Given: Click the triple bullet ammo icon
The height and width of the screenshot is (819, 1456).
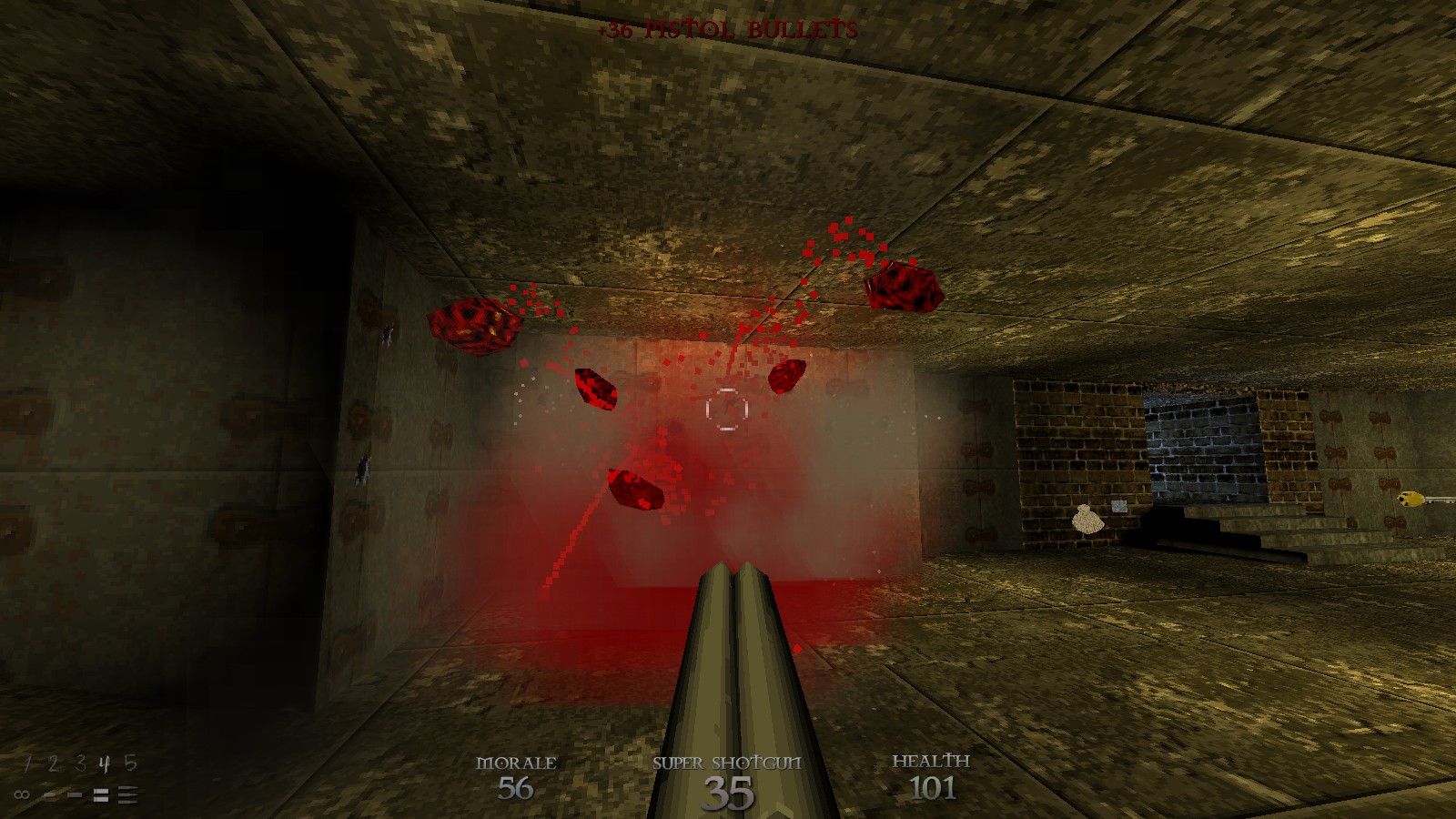Looking at the screenshot, I should [126, 794].
